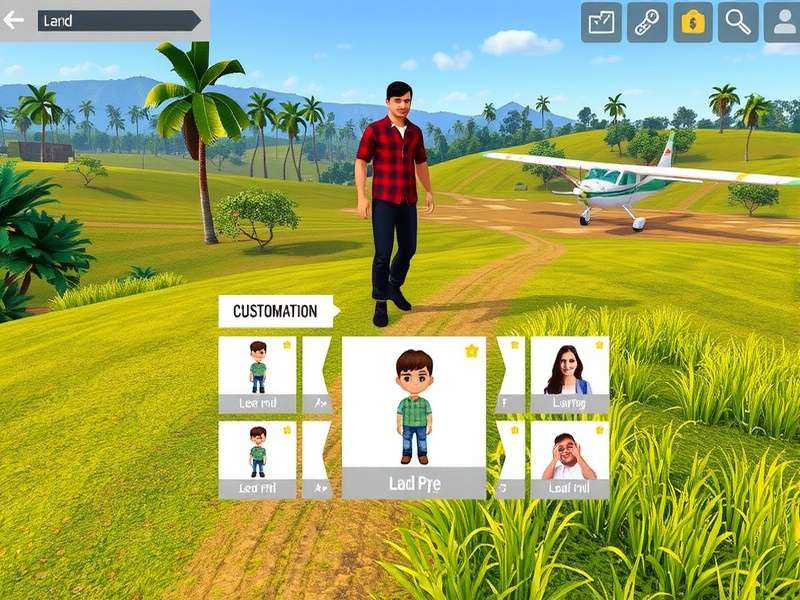Click the link chain icon
This screenshot has width=800, height=600.
[647, 22]
